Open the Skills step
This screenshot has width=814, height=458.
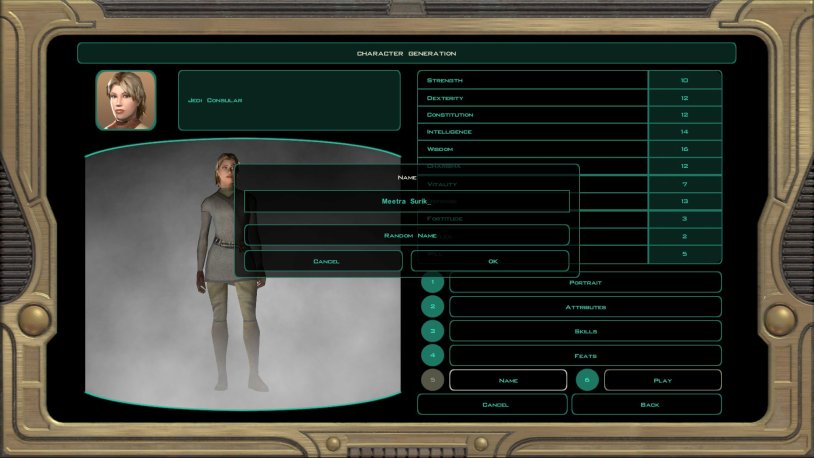click(x=585, y=331)
